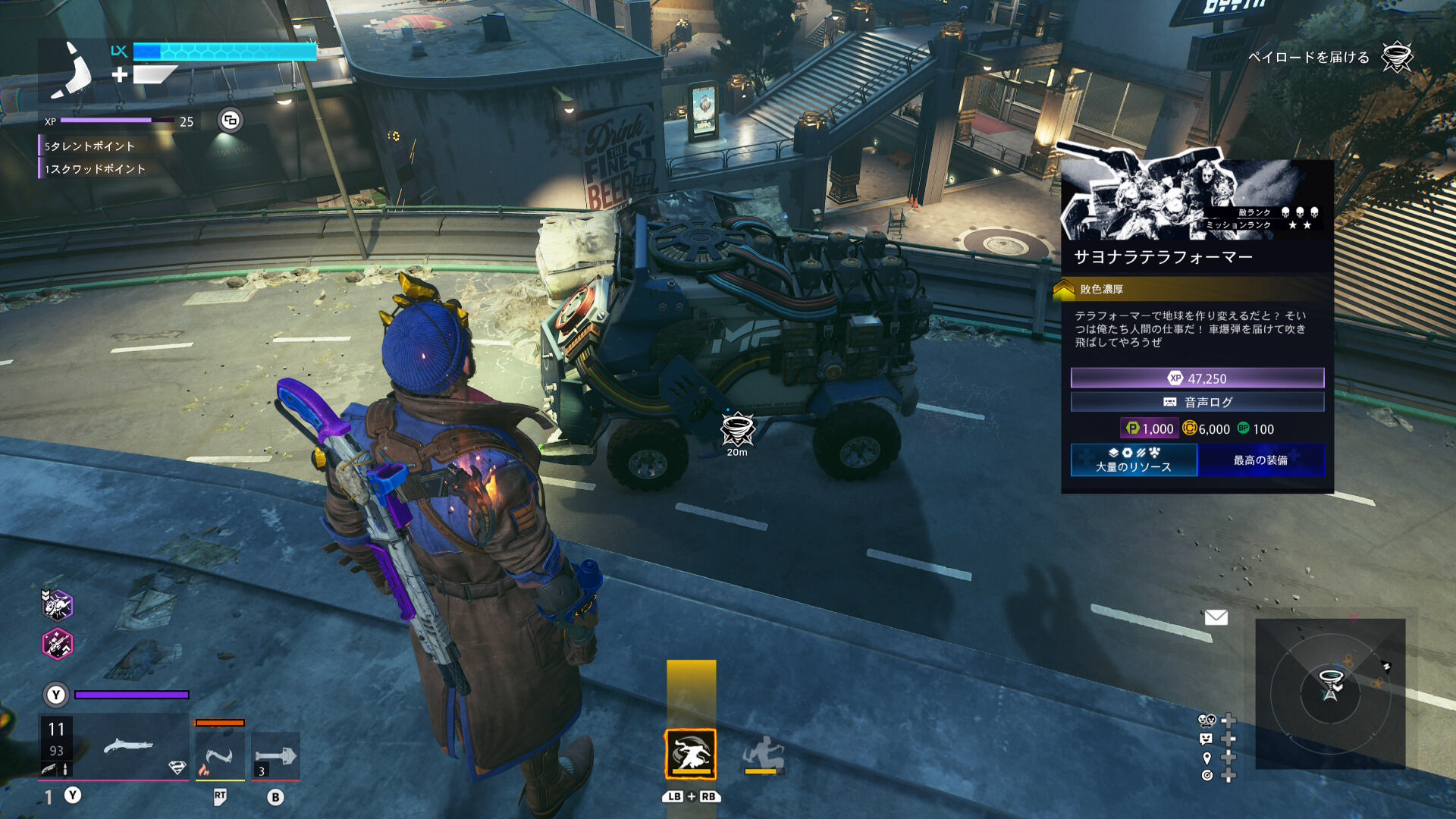This screenshot has height=819, width=1456.
Task: Click the boomerang character emblem
Action: [73, 71]
